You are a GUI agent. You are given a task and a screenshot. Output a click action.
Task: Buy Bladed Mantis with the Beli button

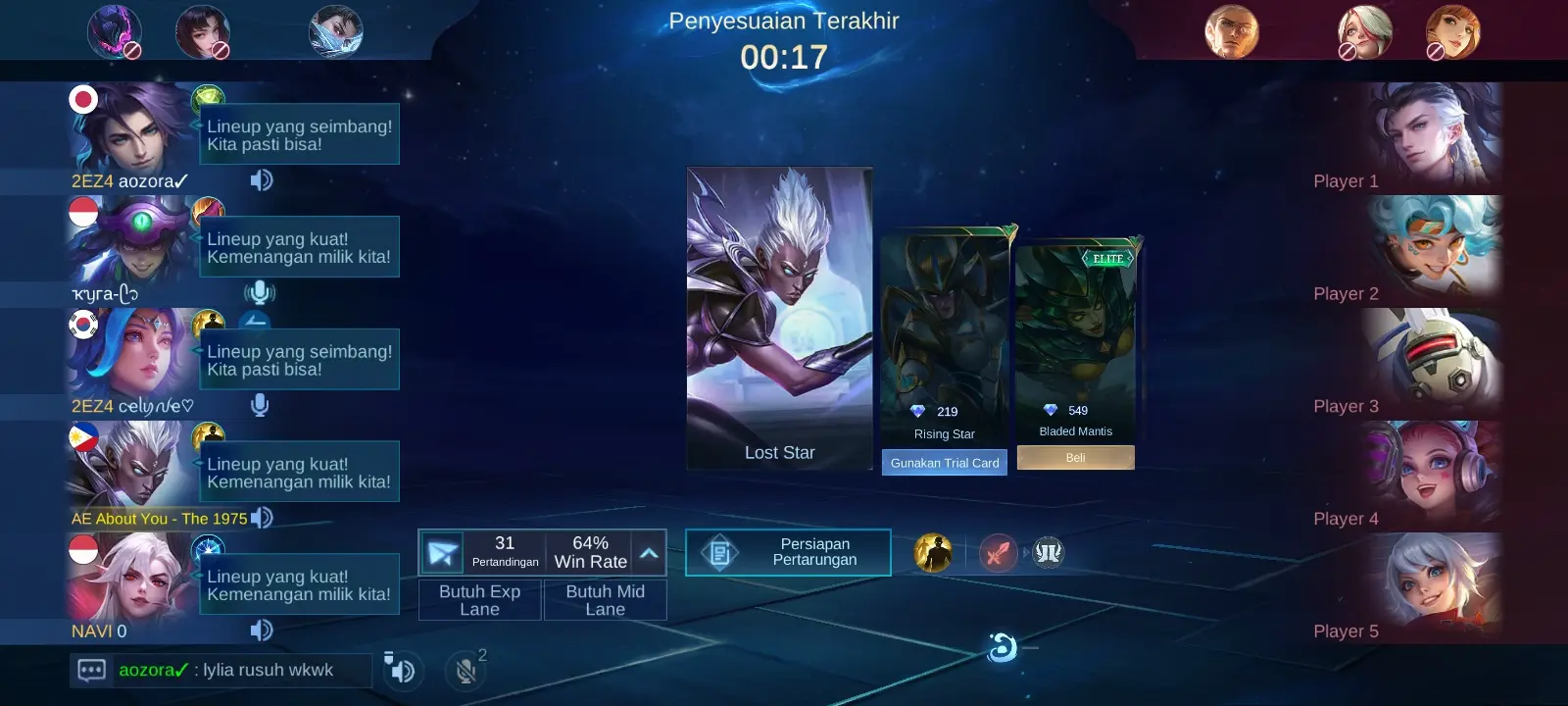1075,458
